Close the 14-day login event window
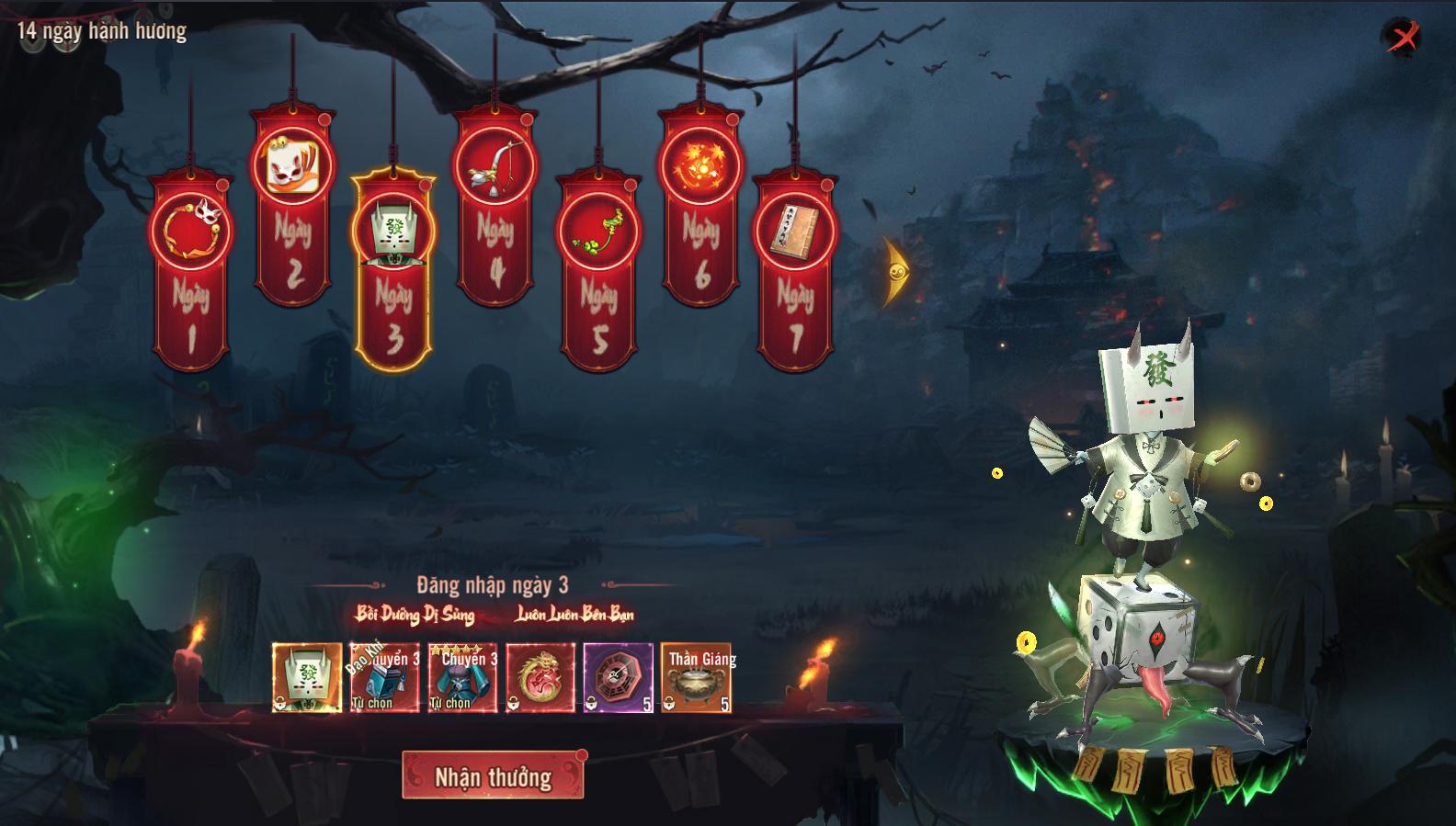 click(1403, 38)
